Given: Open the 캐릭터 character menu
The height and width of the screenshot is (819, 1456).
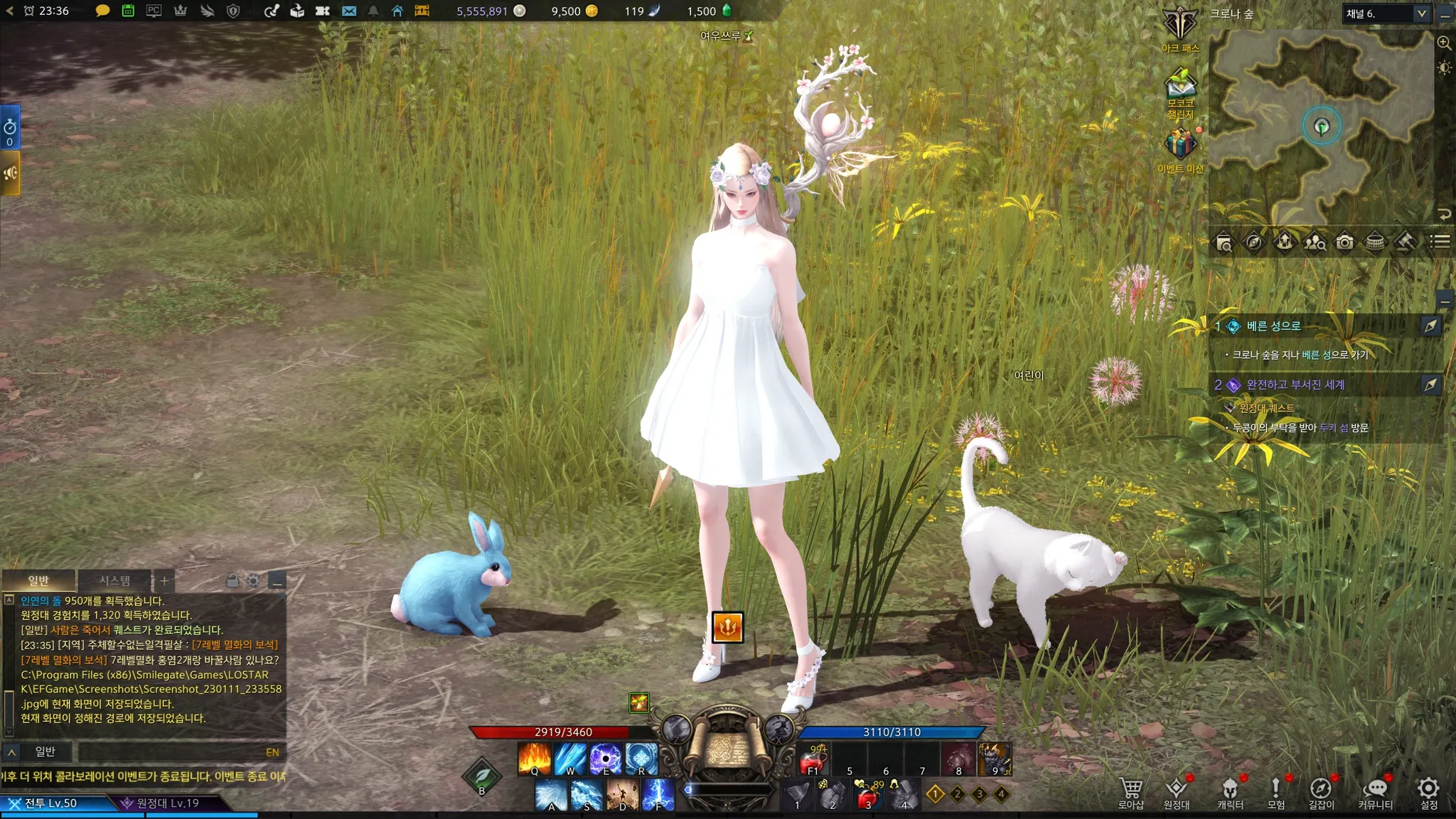Looking at the screenshot, I should point(1230,791).
